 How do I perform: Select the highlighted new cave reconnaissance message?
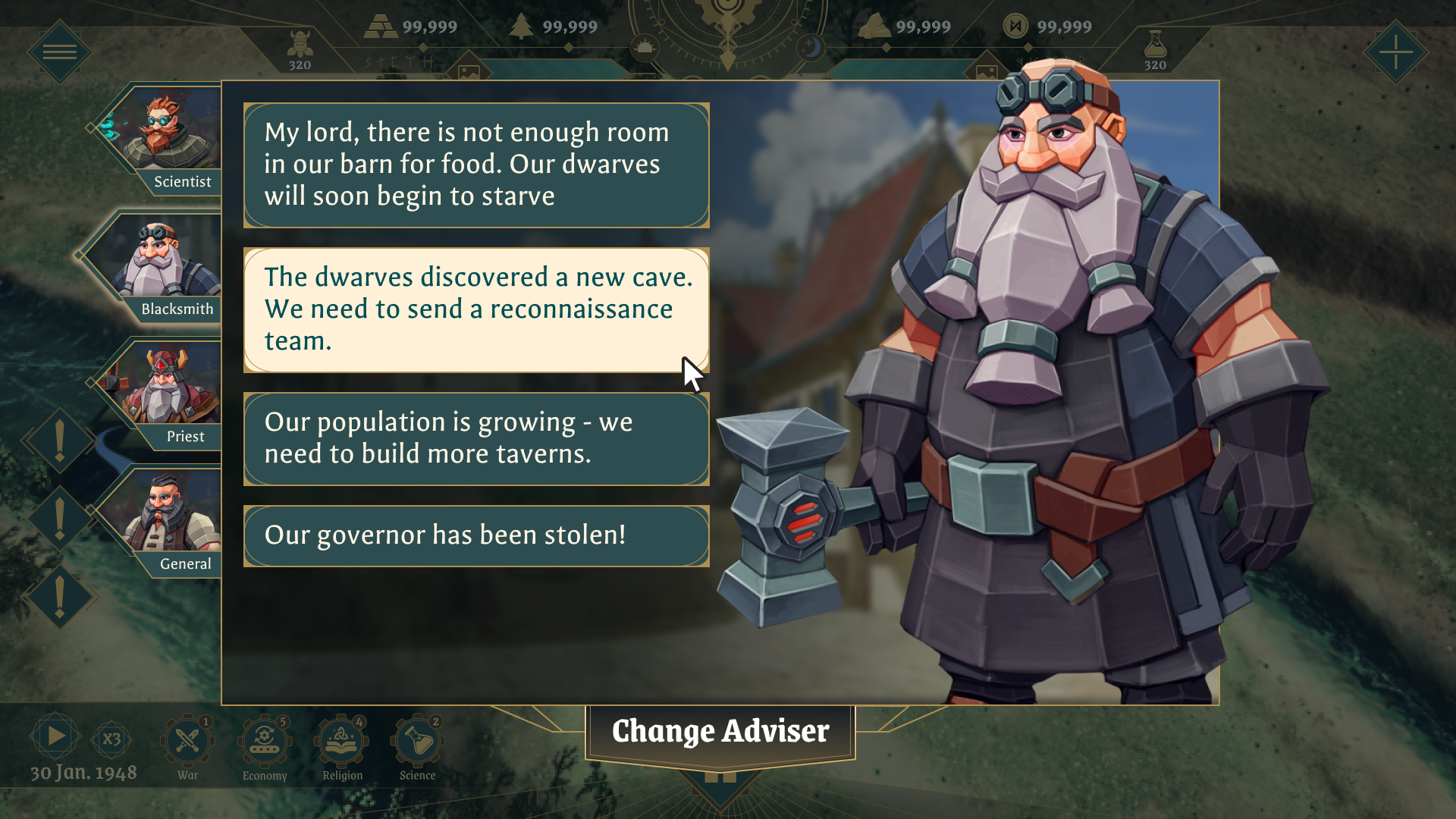(475, 309)
